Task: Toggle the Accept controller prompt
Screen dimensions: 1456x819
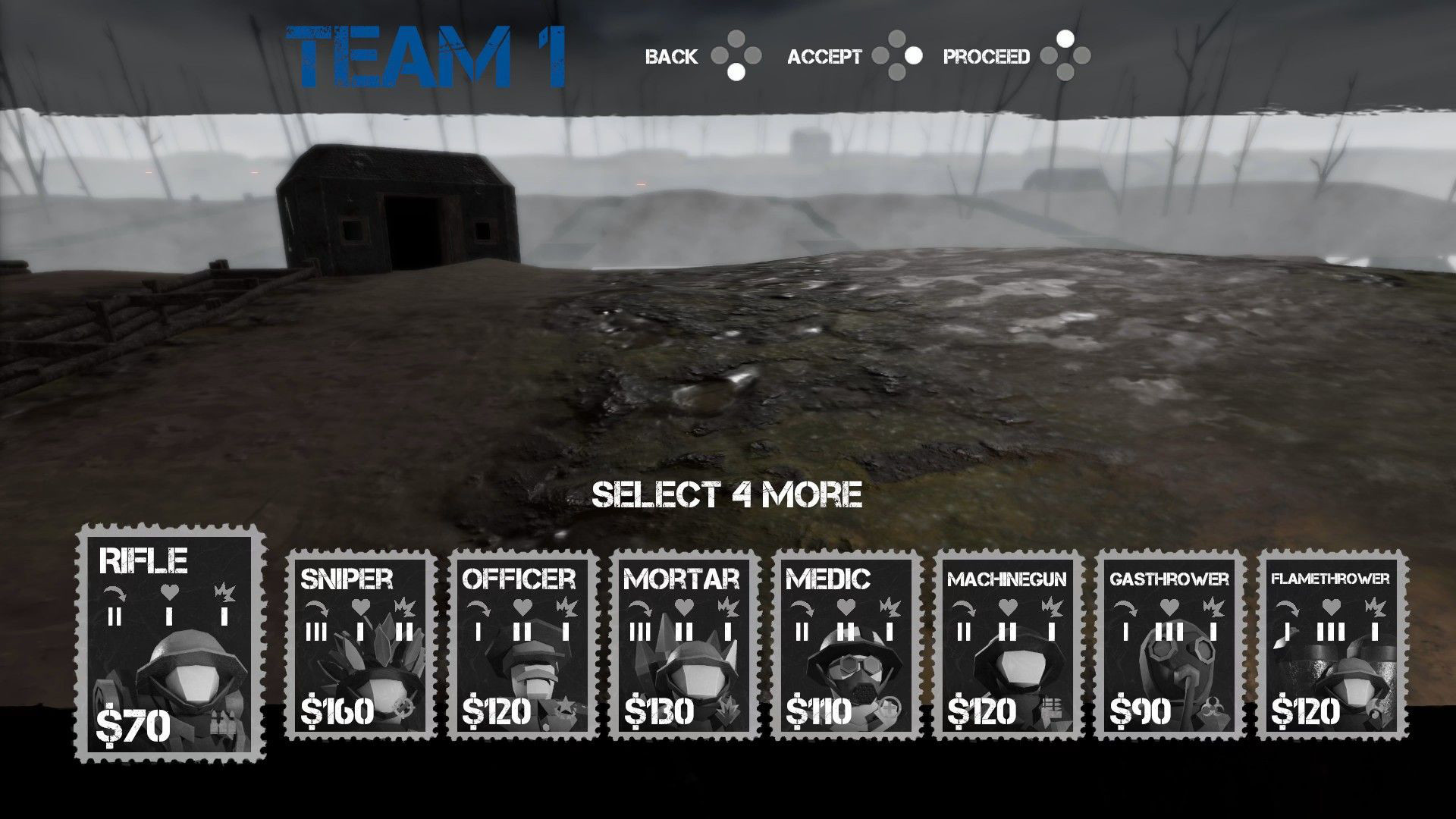Action: [x=897, y=56]
